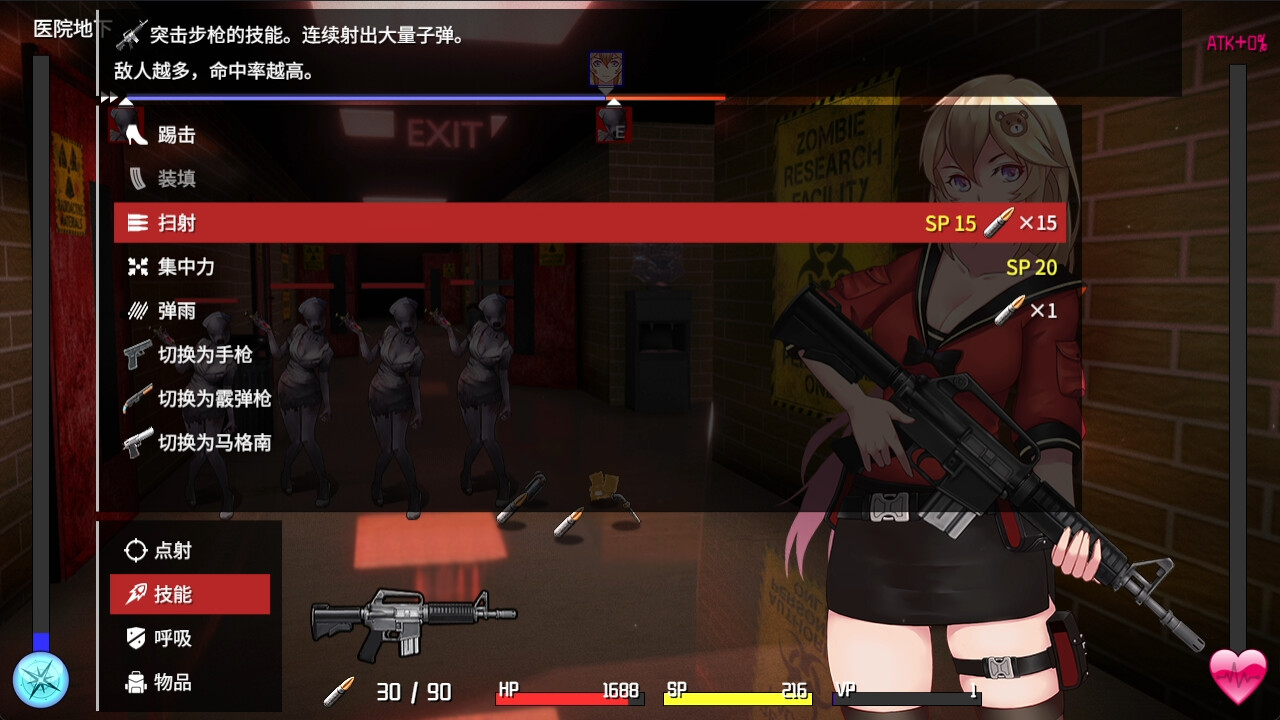Click the revolver icon for 切换为马格南

coord(136,441)
